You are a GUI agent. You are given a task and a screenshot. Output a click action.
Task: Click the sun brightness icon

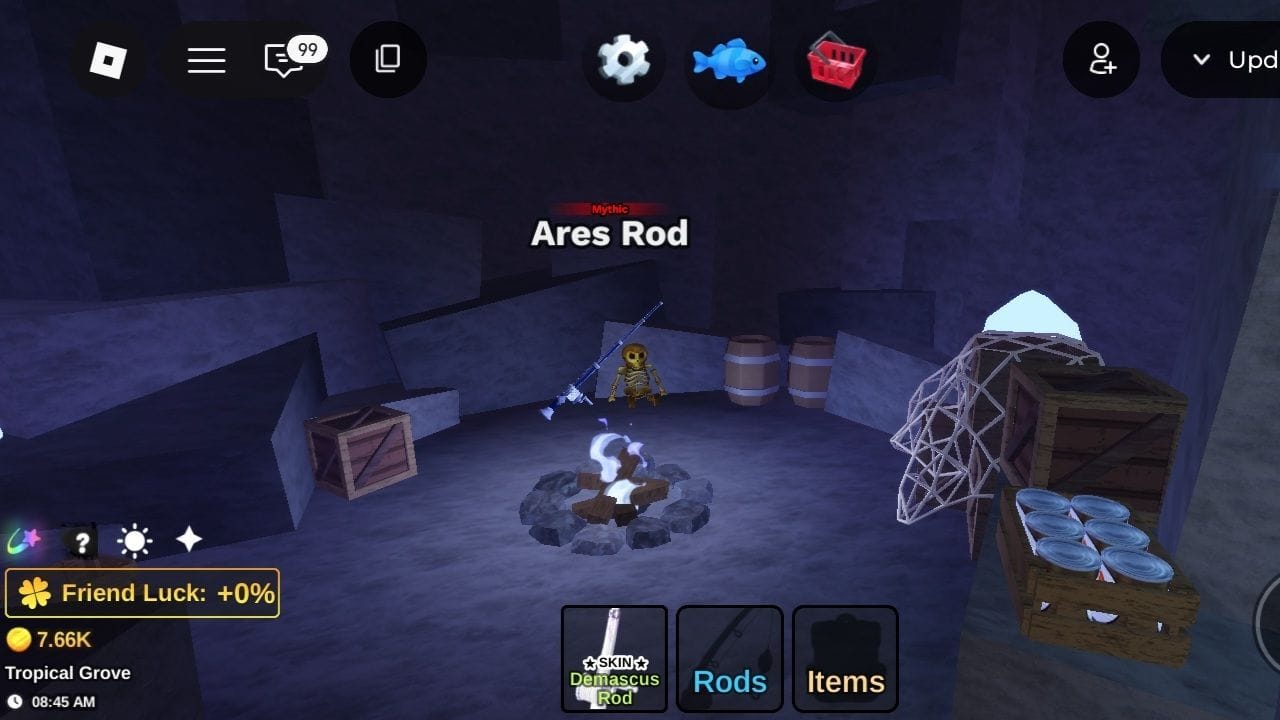click(x=133, y=540)
